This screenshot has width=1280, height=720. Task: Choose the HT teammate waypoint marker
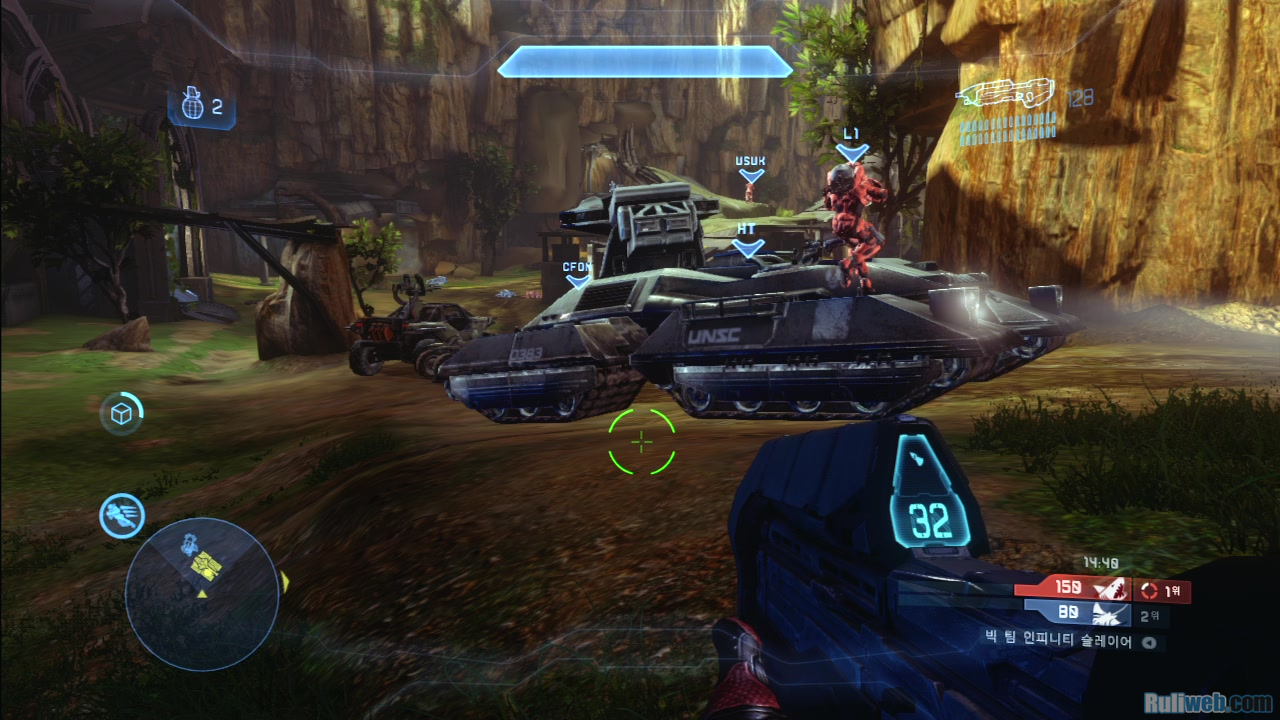[747, 238]
